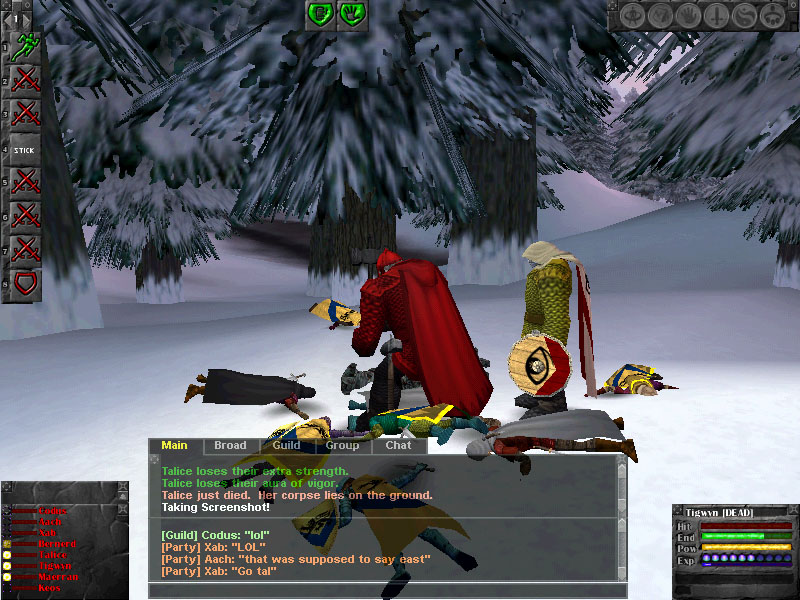The width and height of the screenshot is (800, 600).
Task: Switch to the Main chat tab
Action: click(175, 446)
